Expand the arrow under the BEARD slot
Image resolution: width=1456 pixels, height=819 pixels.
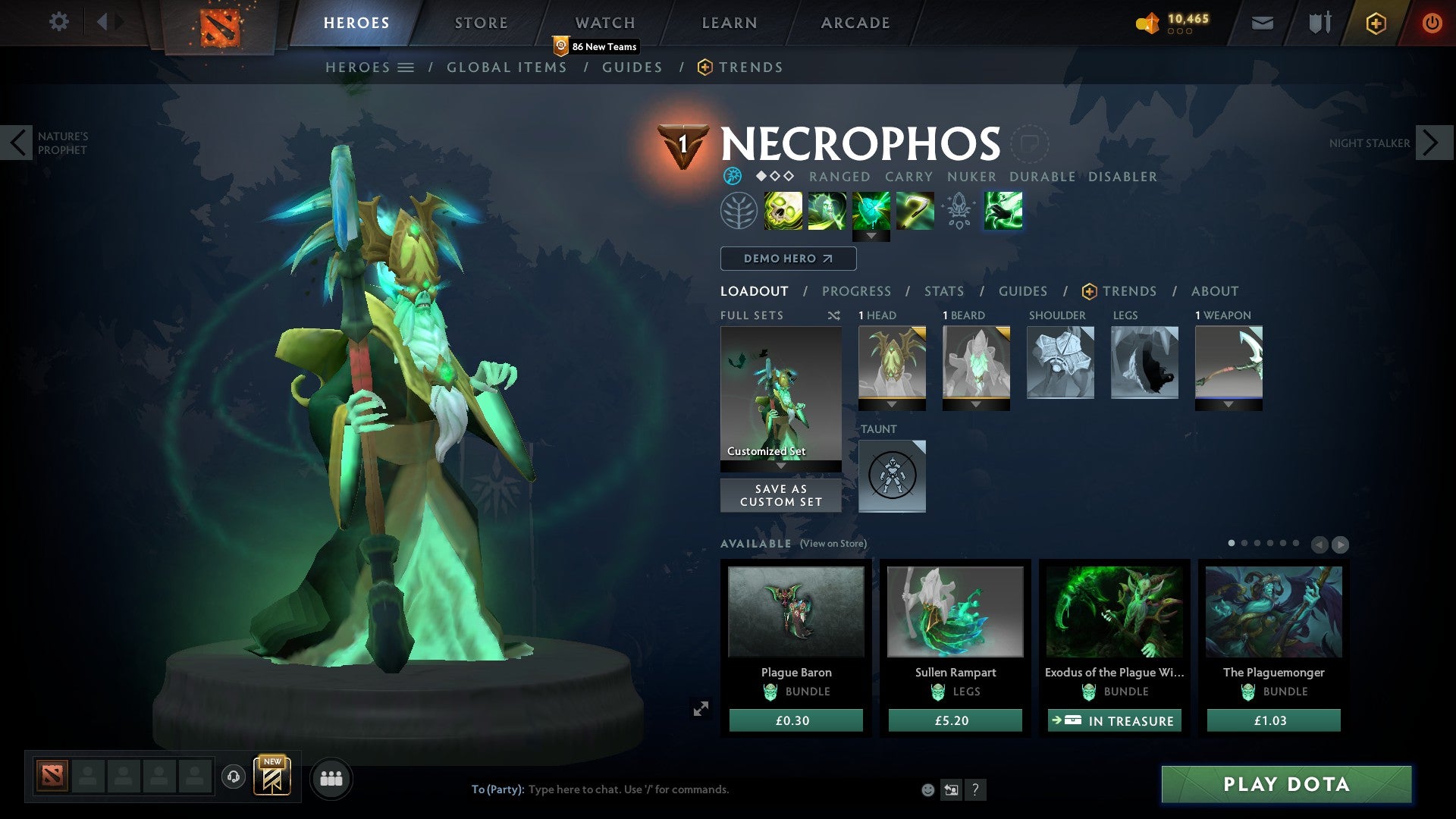click(976, 404)
